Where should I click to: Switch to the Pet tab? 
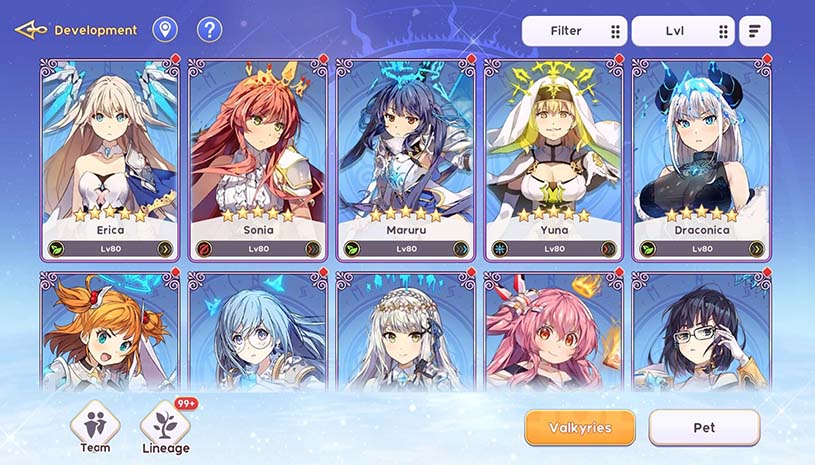coord(704,428)
